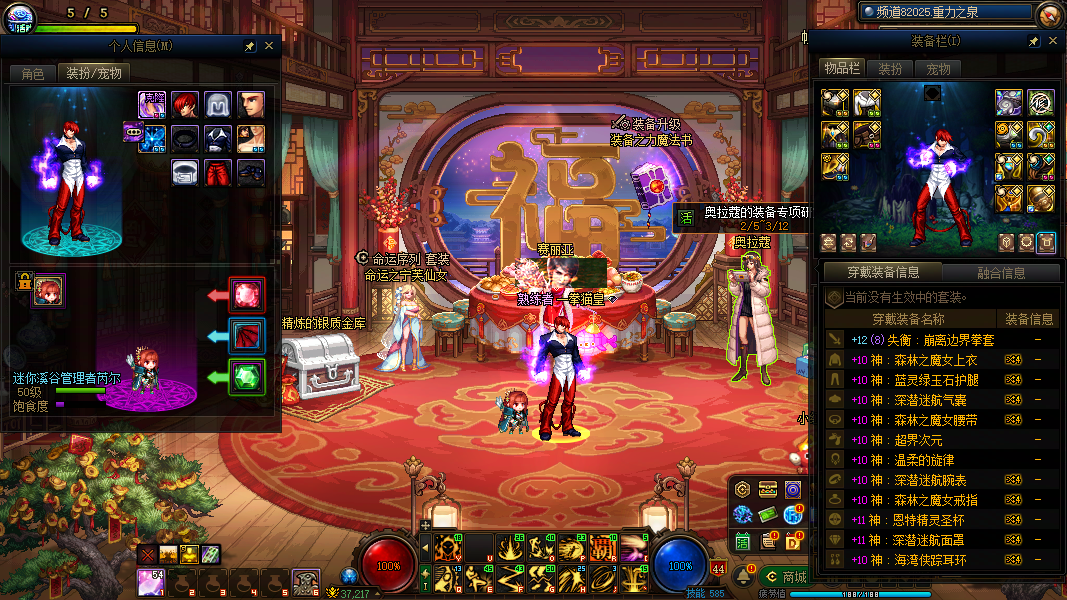Select the green emerald pet equipment slot

click(247, 377)
